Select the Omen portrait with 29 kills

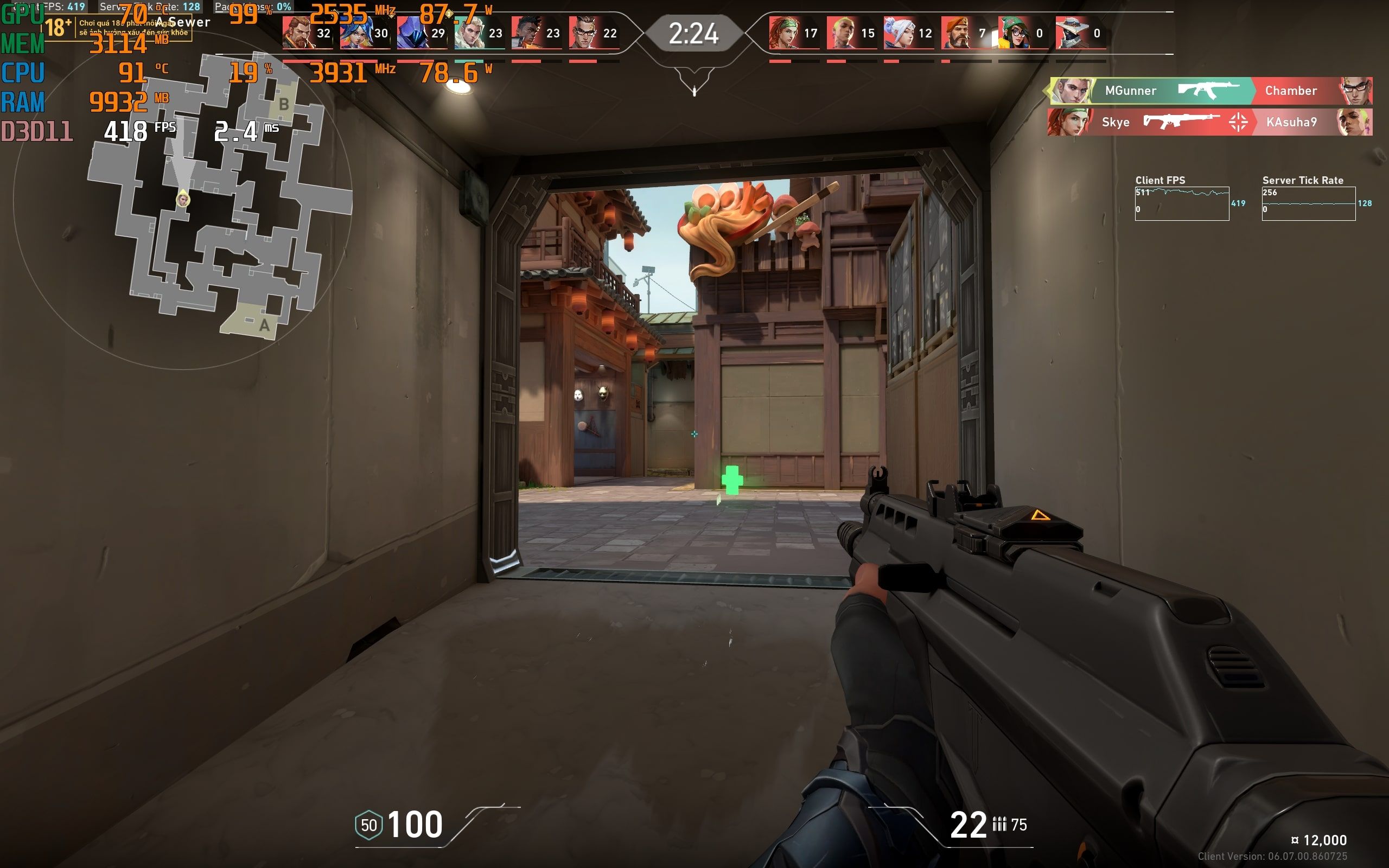412,33
